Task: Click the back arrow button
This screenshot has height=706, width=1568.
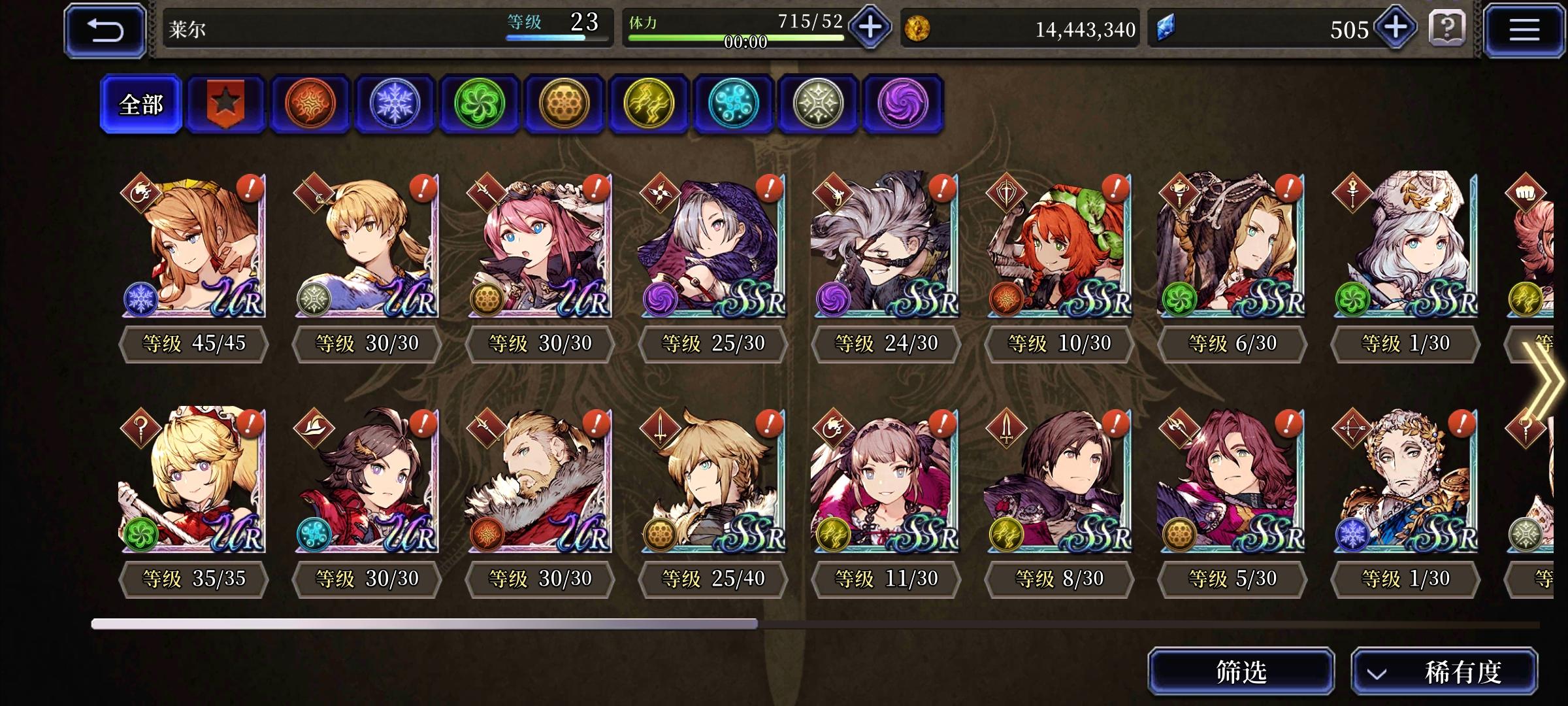Action: pos(105,29)
